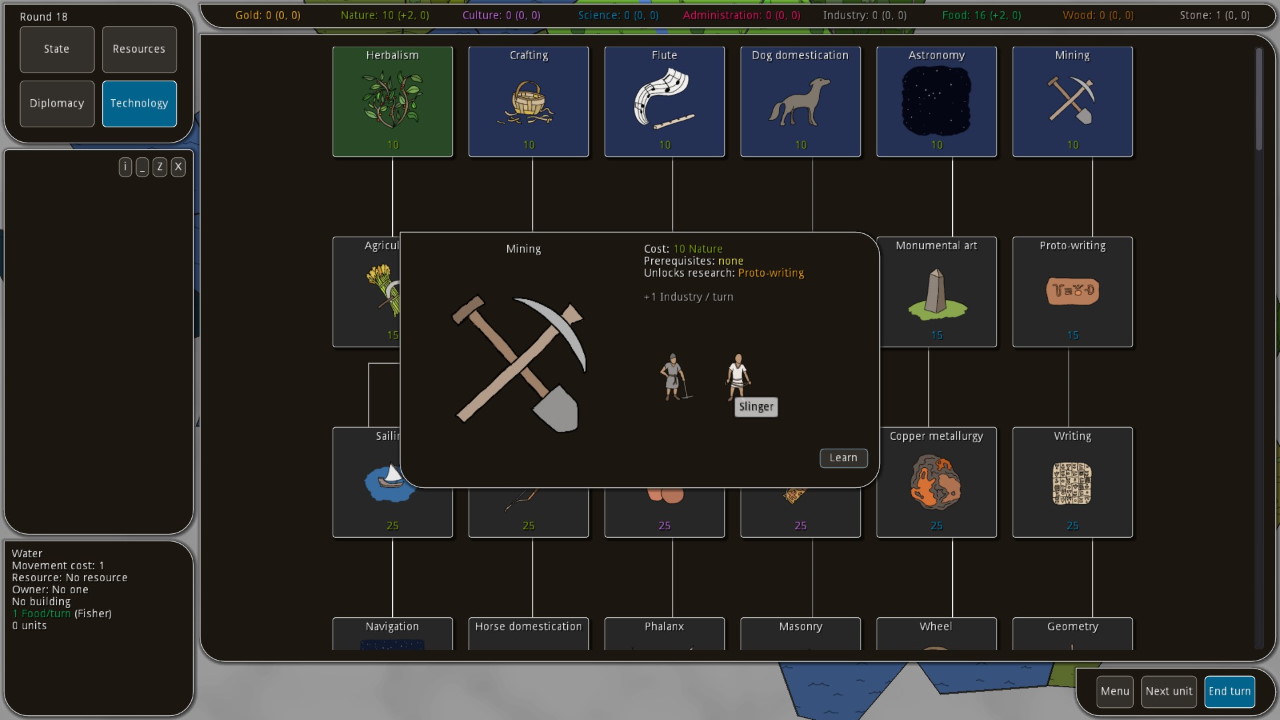Close the side panel with X button
Image resolution: width=1280 pixels, height=720 pixels.
(178, 167)
